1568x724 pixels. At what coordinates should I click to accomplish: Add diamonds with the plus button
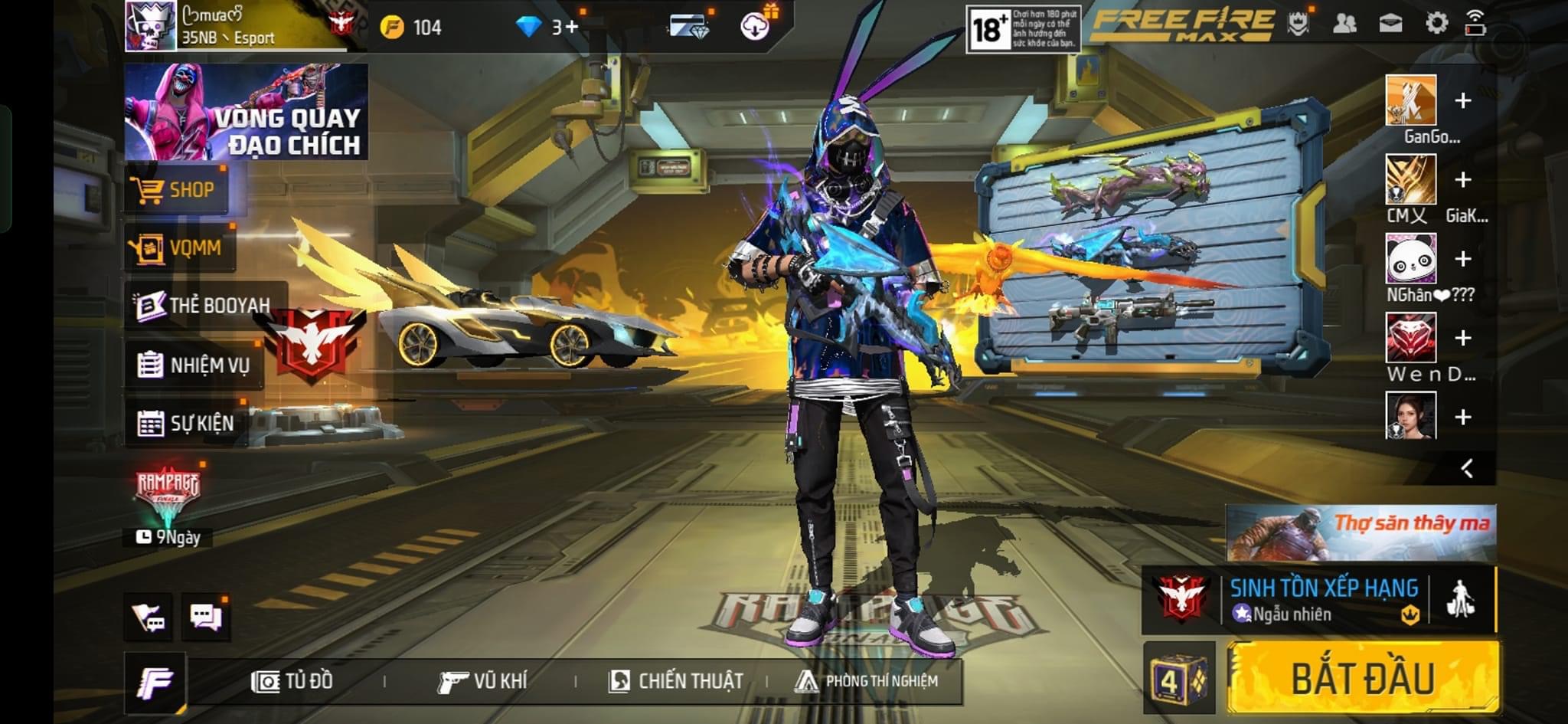tap(570, 28)
